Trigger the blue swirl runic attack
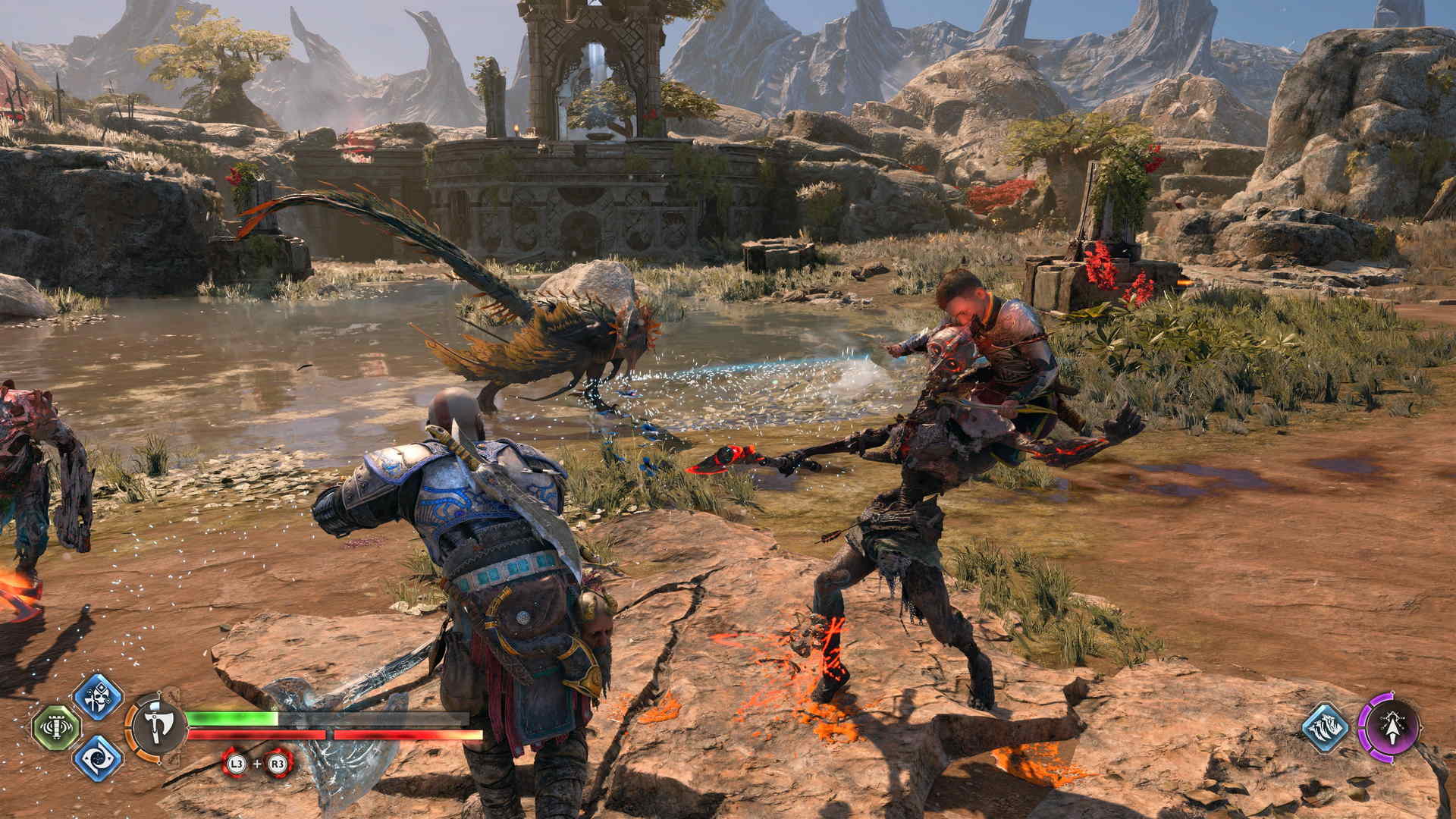The image size is (1456, 819). [98, 758]
